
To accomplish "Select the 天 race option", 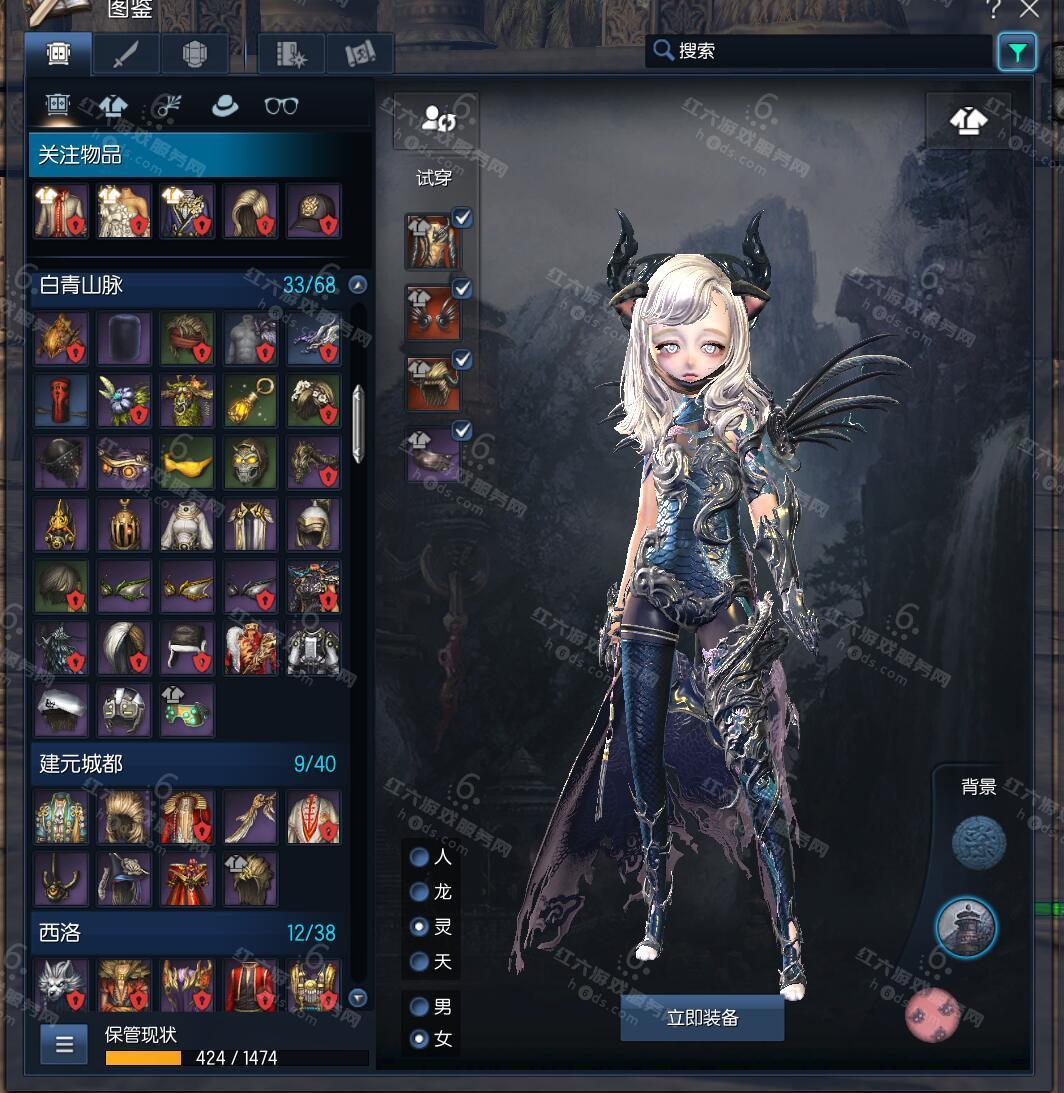I will coord(421,962).
